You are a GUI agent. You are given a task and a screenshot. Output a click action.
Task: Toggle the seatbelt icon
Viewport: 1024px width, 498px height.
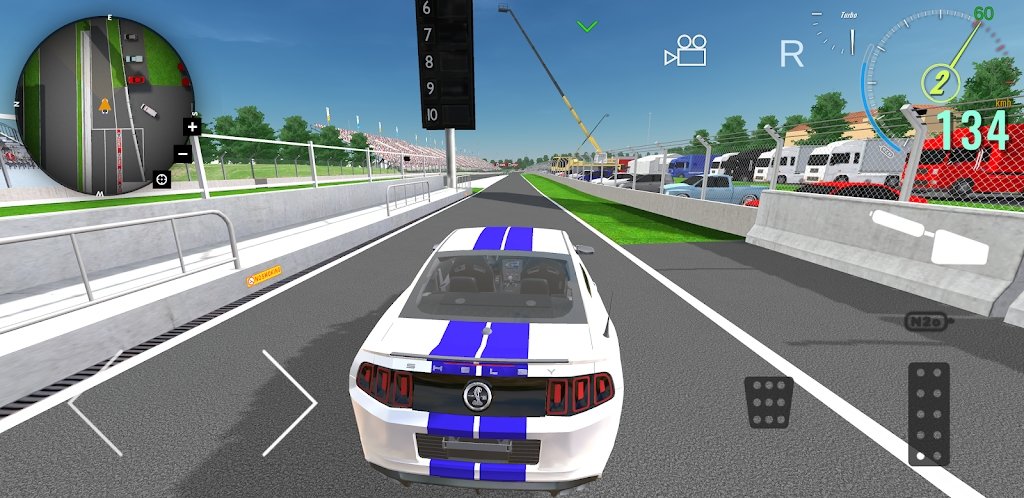point(929,236)
